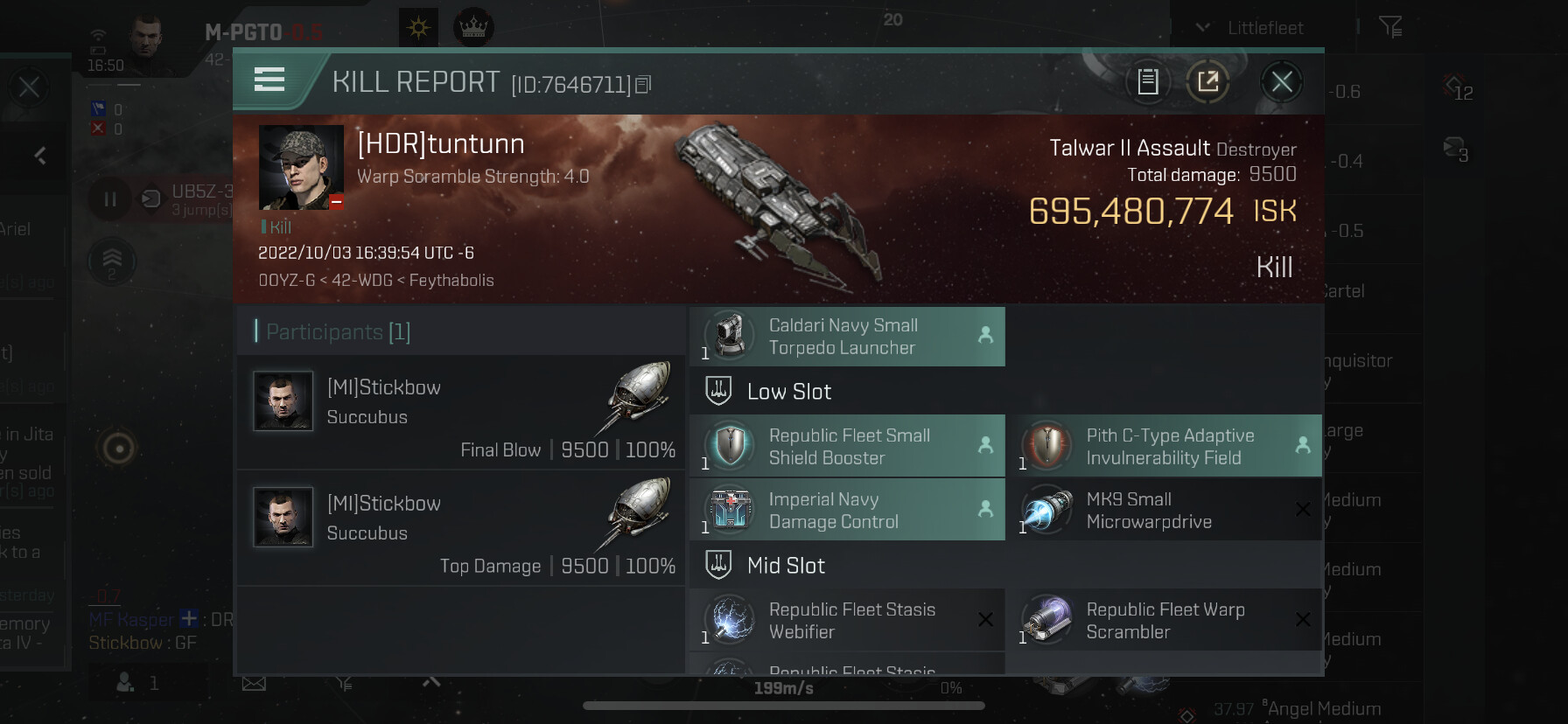Close the Kill Report window
The width and height of the screenshot is (1568, 724).
click(x=1281, y=82)
